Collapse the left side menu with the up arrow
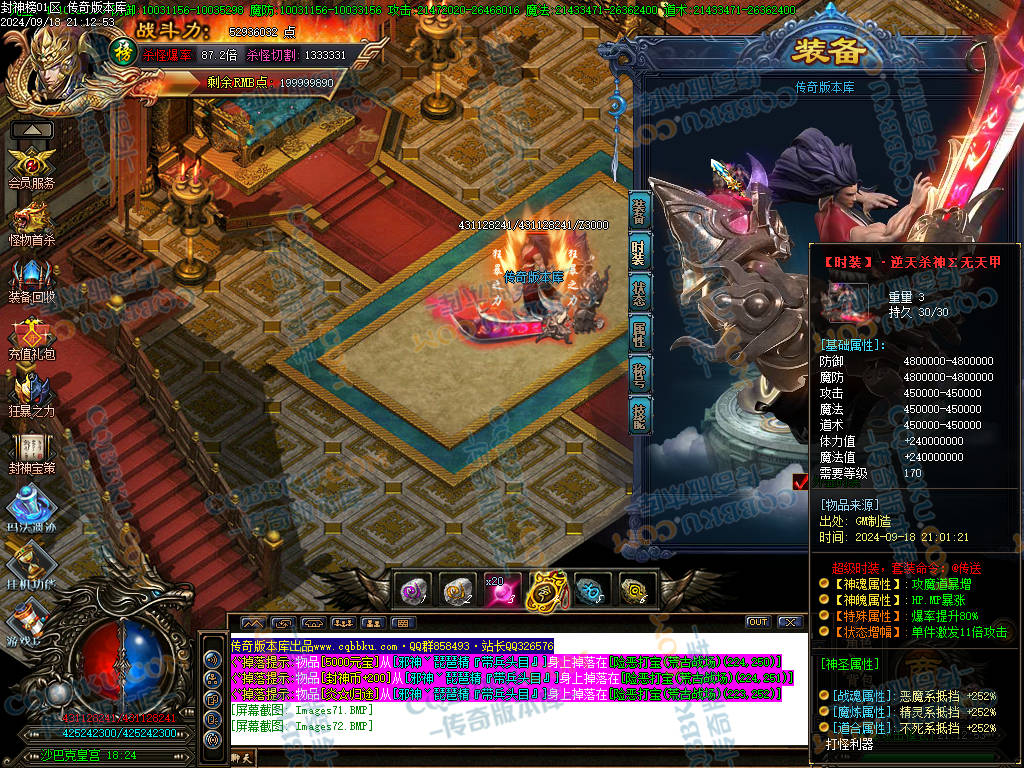This screenshot has height=768, width=1024. tap(32, 130)
